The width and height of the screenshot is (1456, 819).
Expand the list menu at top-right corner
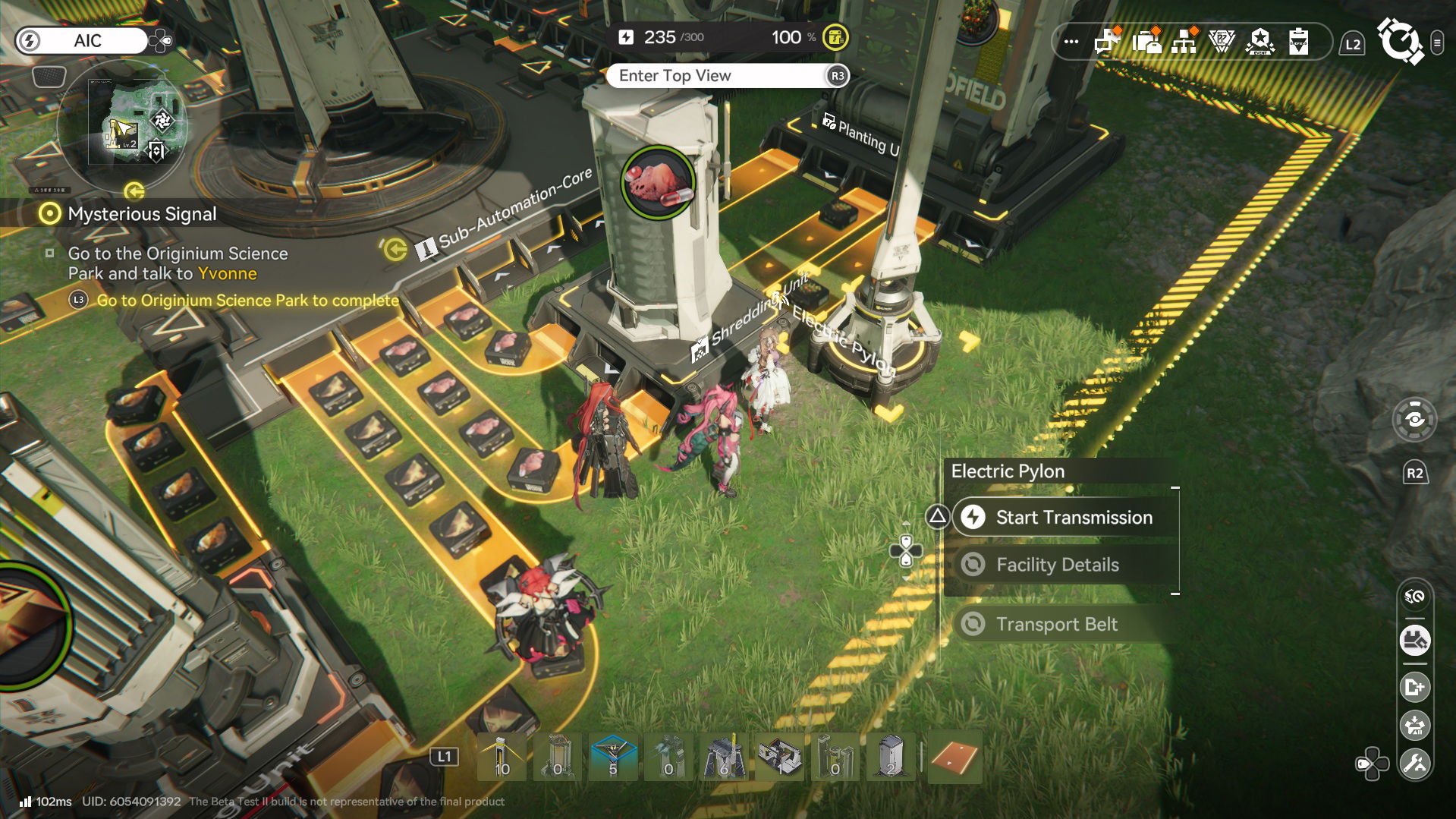tap(1437, 42)
